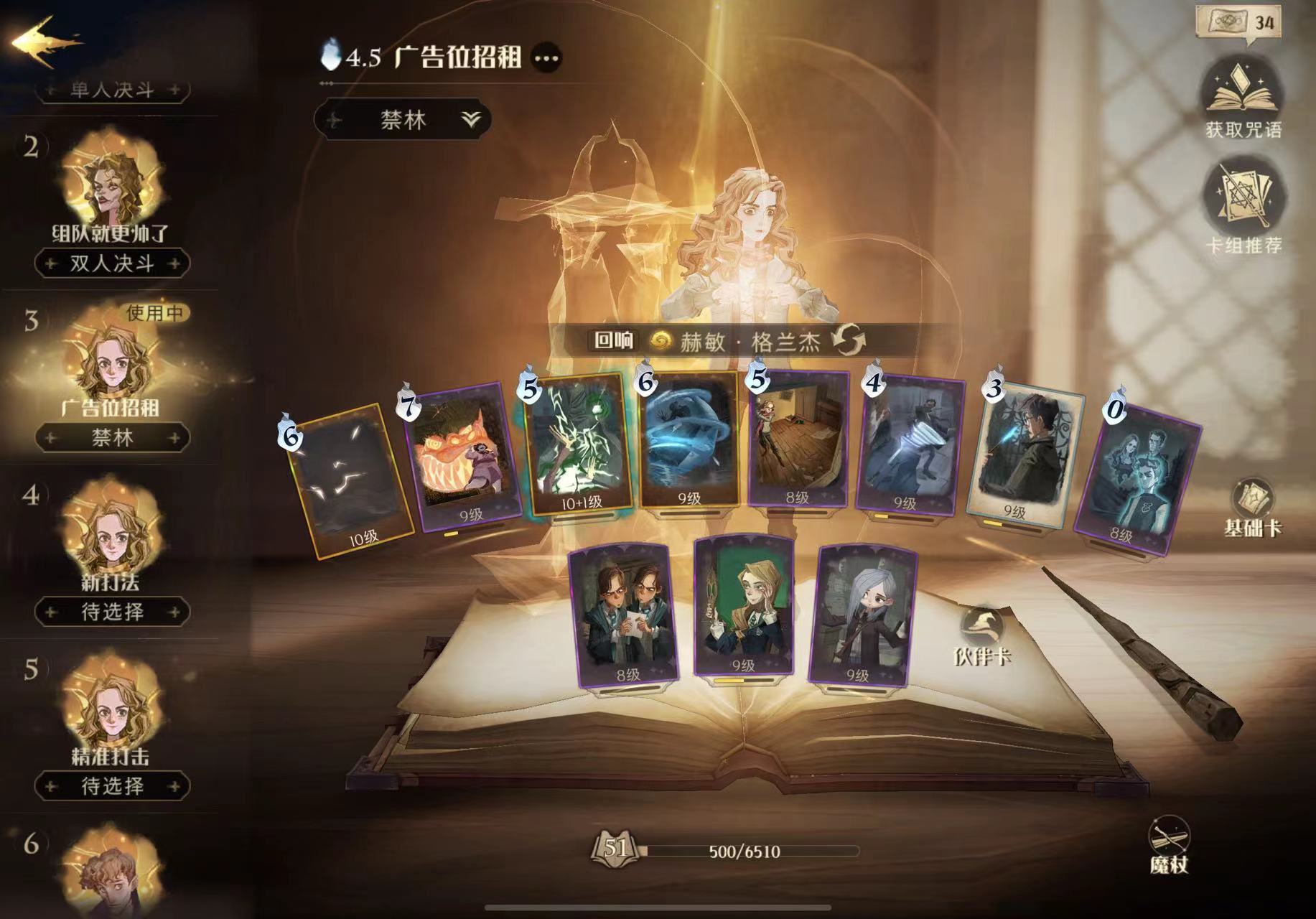
Task: Select the silver-haired companion card
Action: click(x=862, y=614)
